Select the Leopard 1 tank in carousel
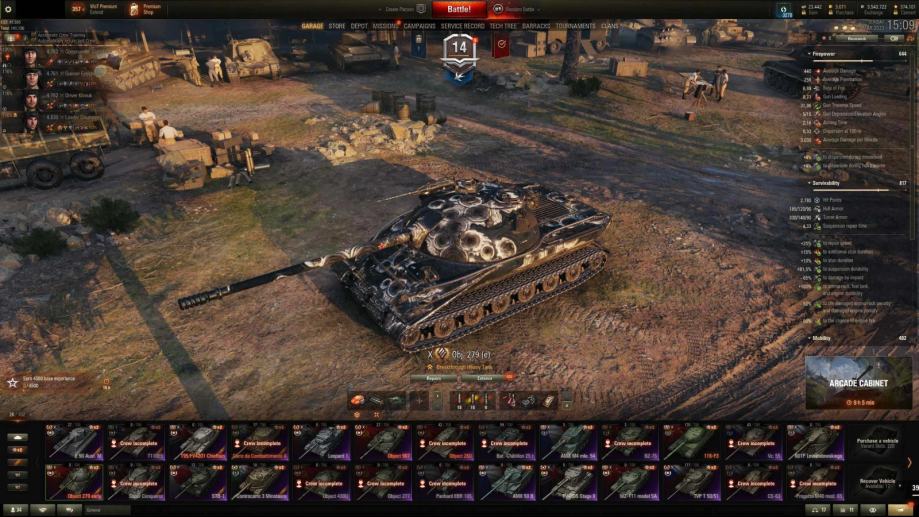 323,441
